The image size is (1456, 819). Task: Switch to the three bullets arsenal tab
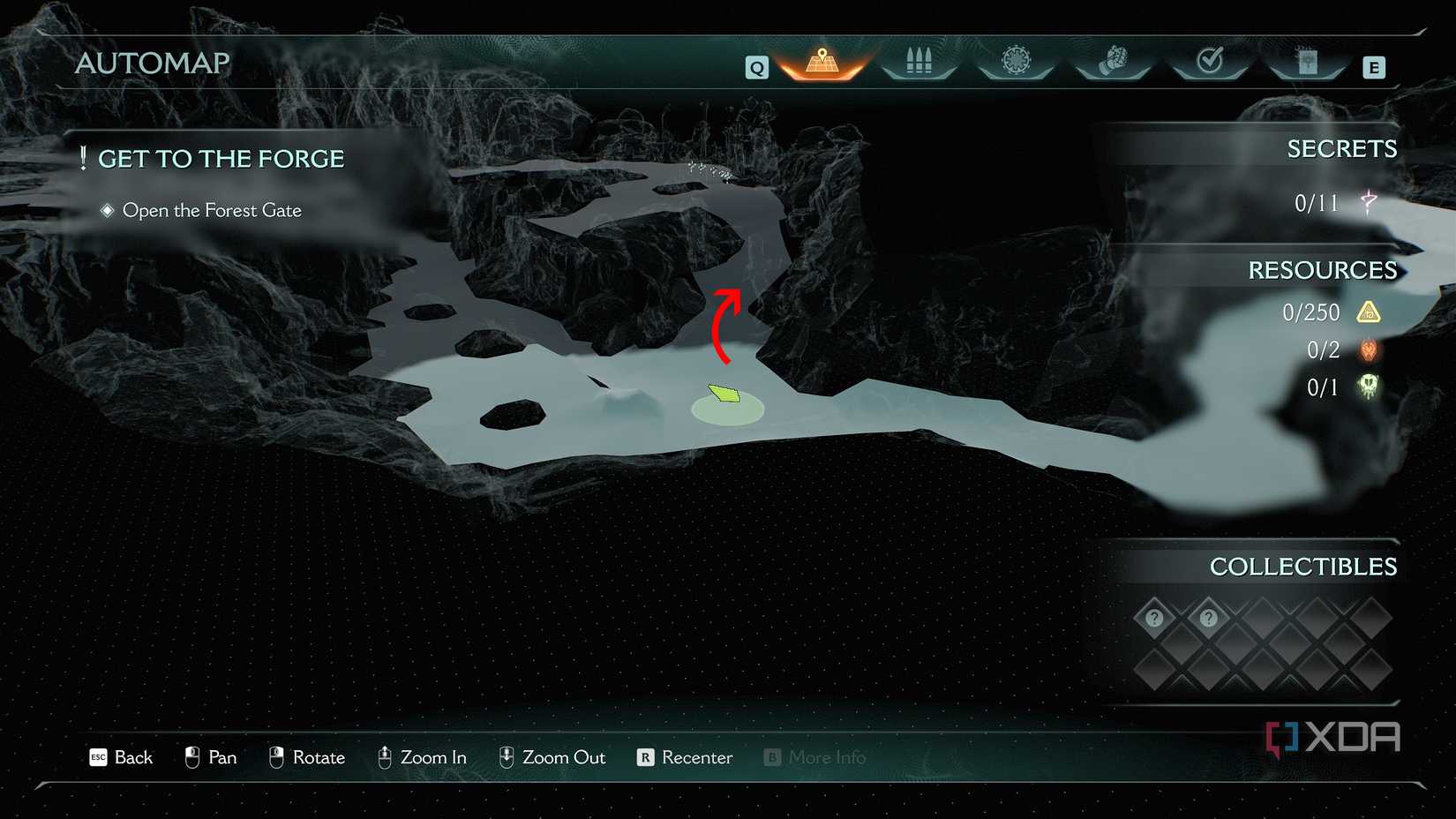click(x=919, y=62)
